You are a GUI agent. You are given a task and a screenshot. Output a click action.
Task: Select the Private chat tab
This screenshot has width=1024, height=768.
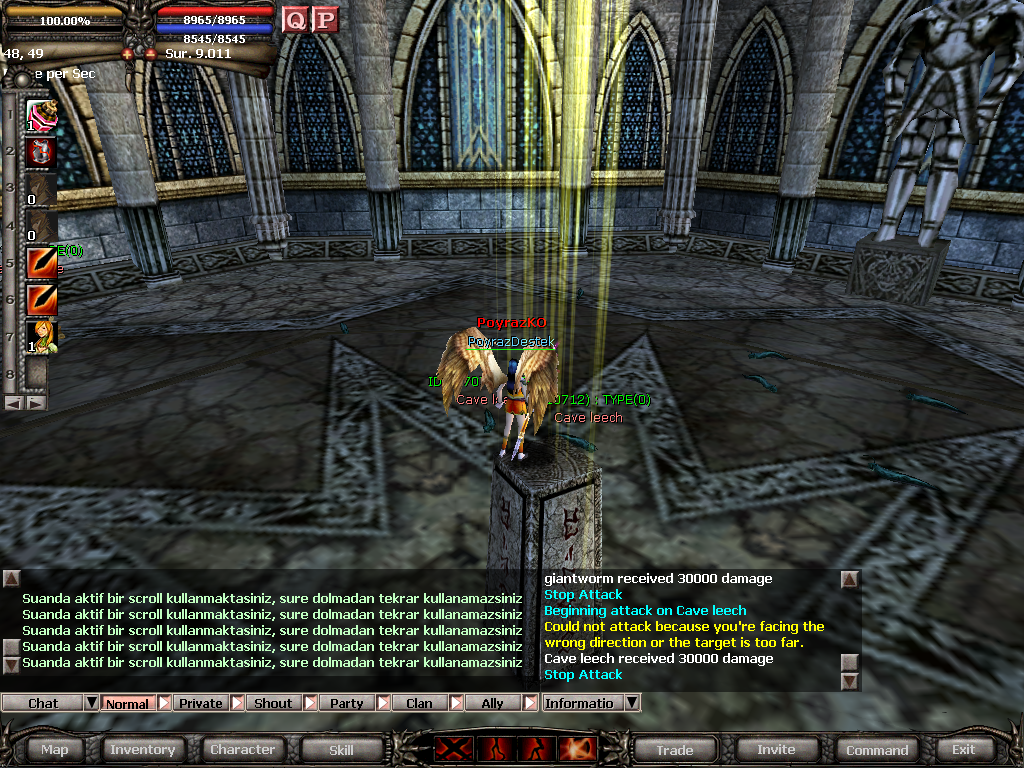pos(201,703)
